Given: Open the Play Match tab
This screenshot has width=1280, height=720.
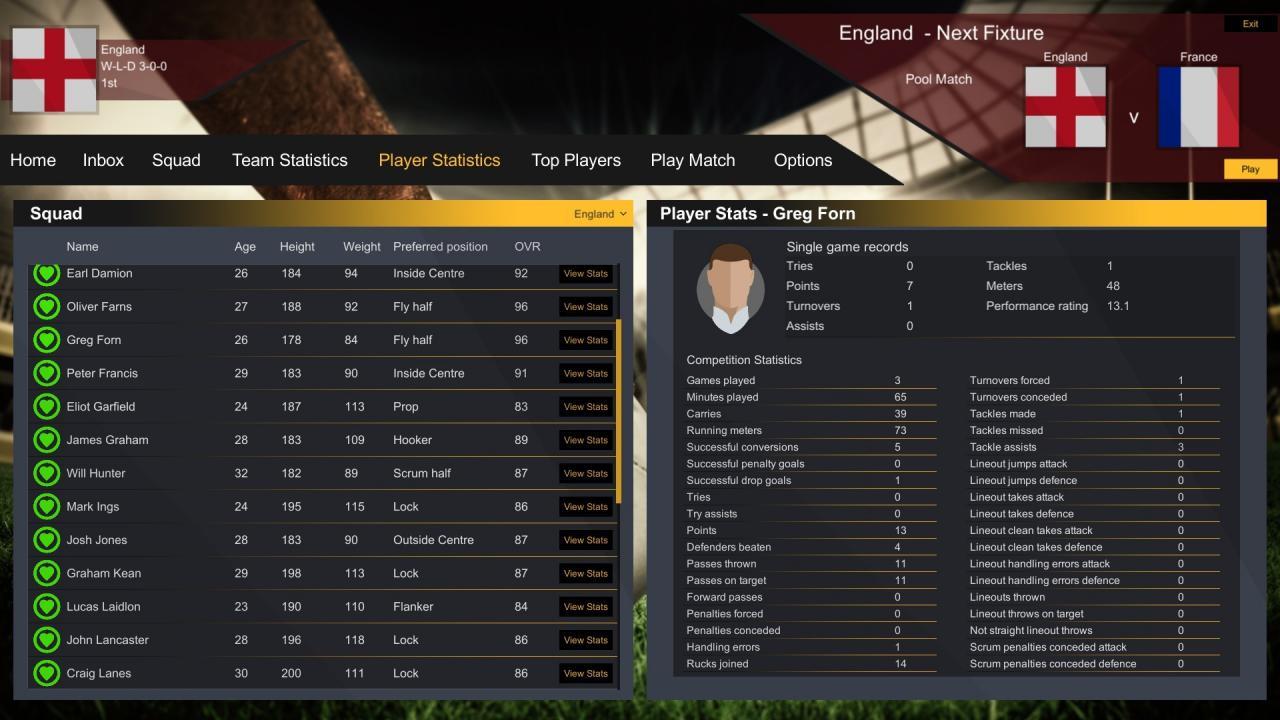Looking at the screenshot, I should [693, 160].
